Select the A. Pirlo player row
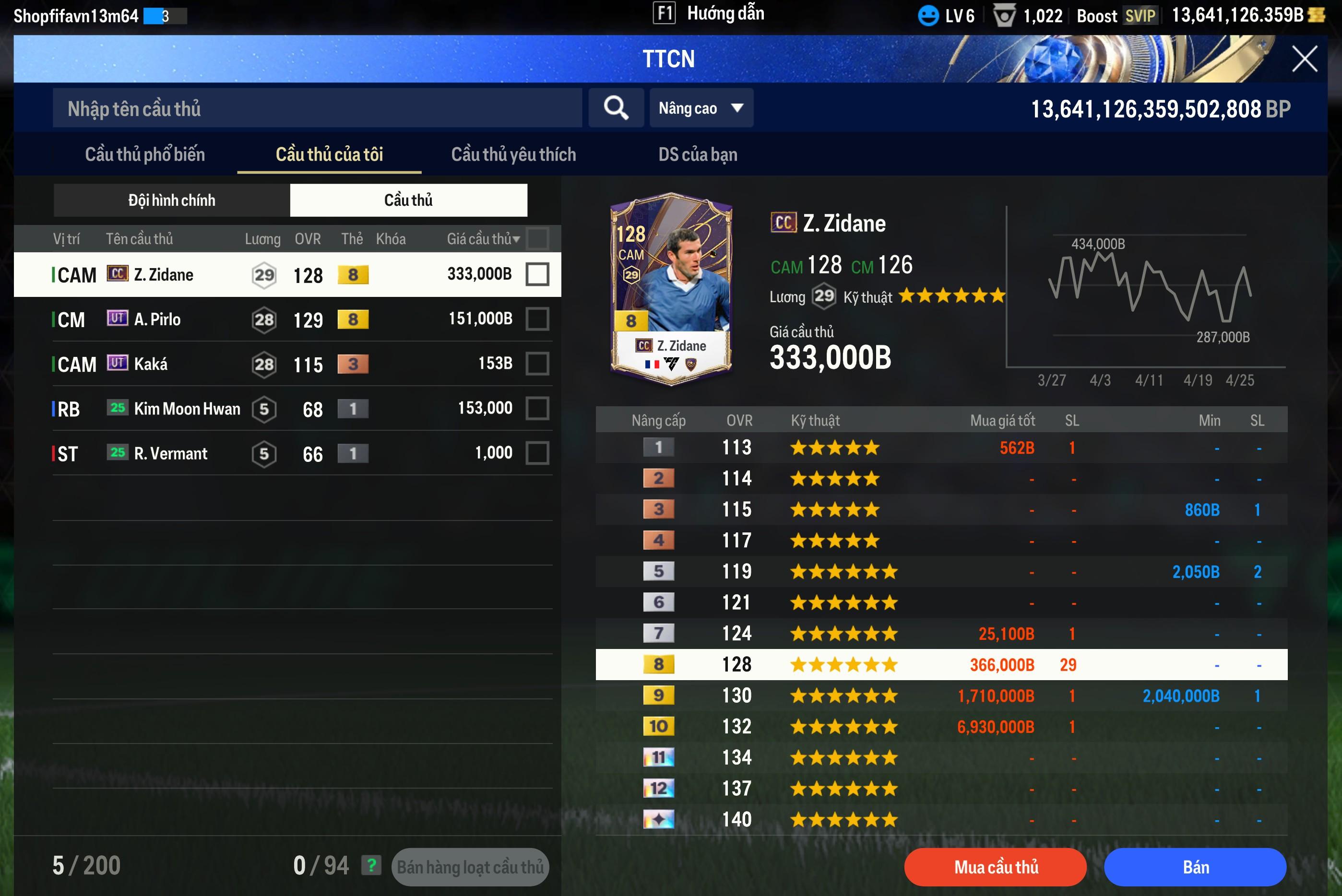Screen dimensions: 1342x896 tap(286, 319)
